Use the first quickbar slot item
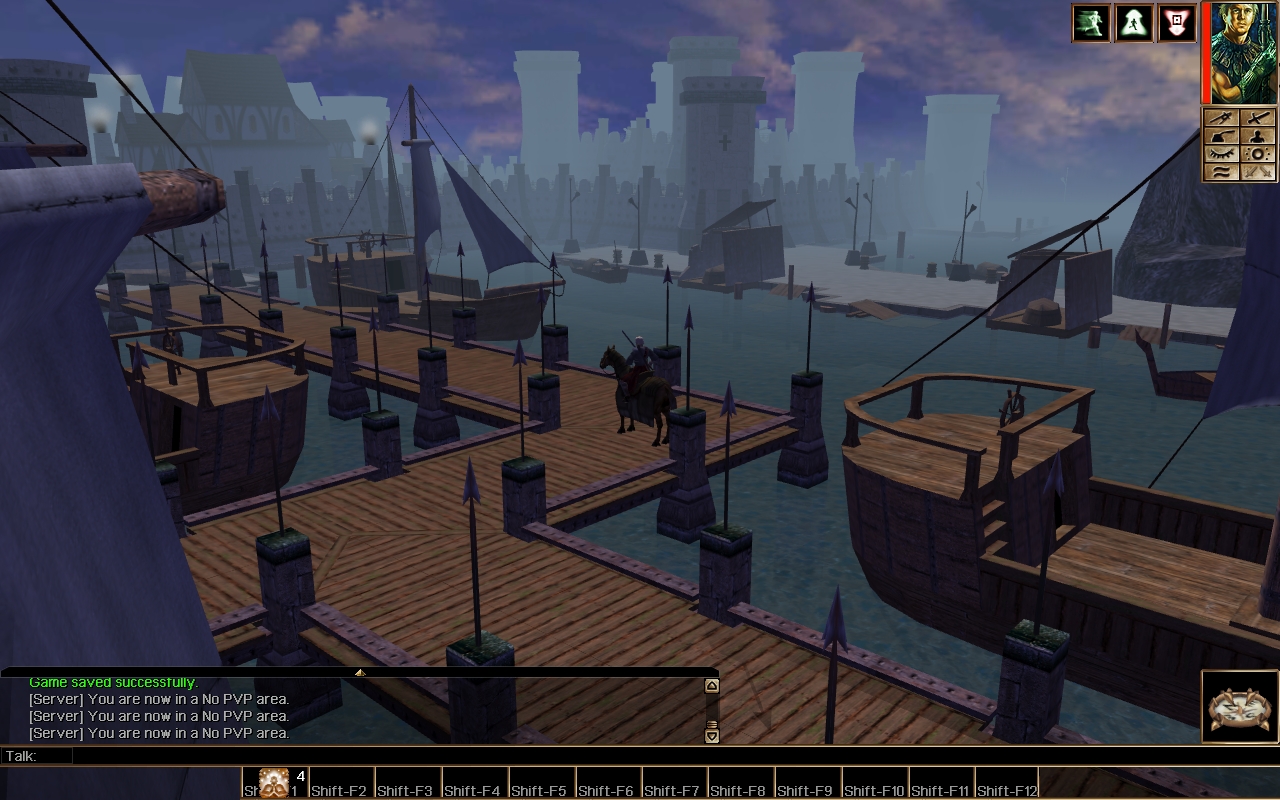1280x800 pixels. click(274, 782)
